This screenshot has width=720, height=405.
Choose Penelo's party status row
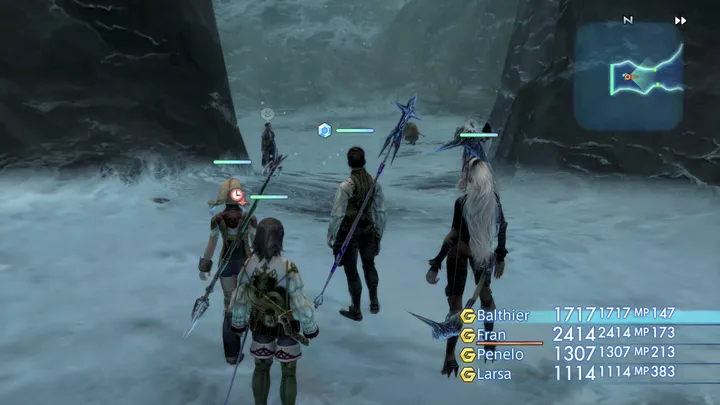498,354
